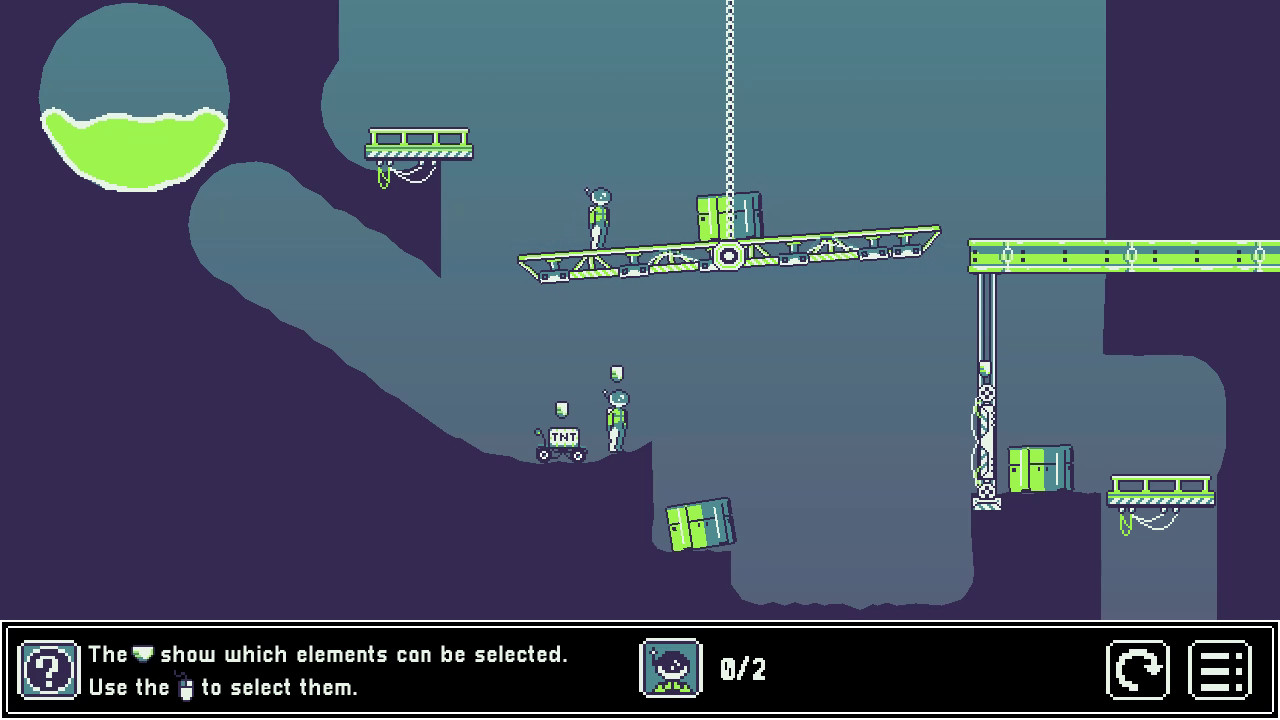
Task: Click the small platform with hook at top-left
Action: (416, 145)
